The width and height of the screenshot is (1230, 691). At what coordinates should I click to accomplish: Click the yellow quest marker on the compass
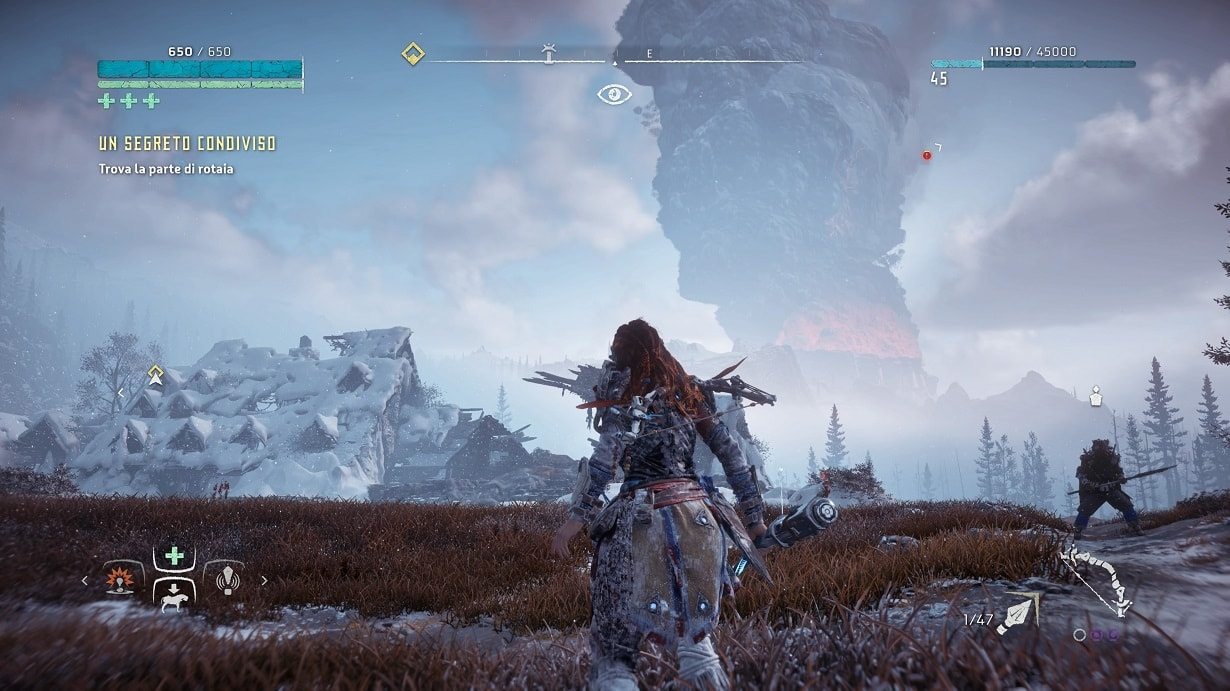coord(412,53)
